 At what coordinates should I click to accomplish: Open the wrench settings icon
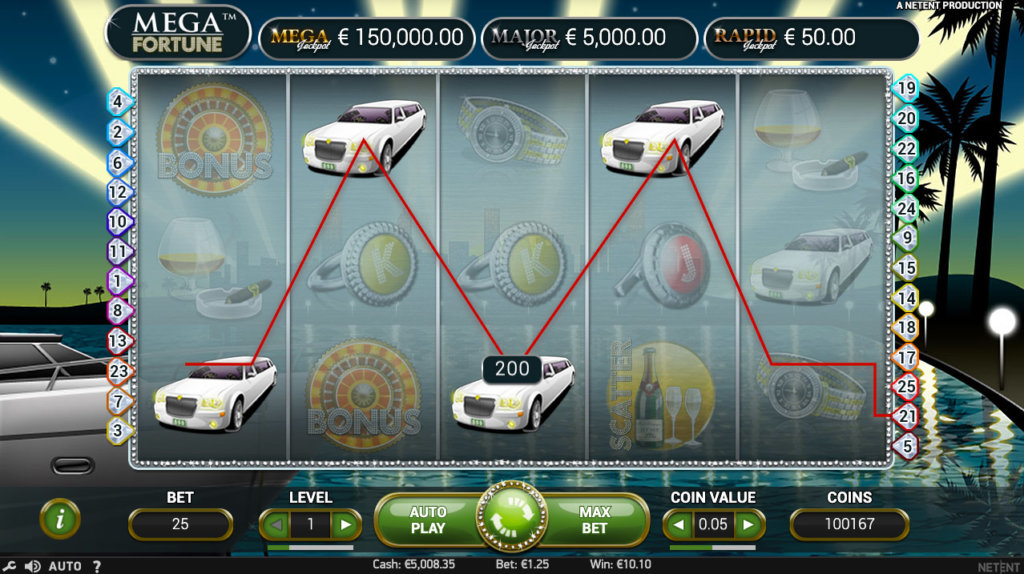tap(9, 566)
